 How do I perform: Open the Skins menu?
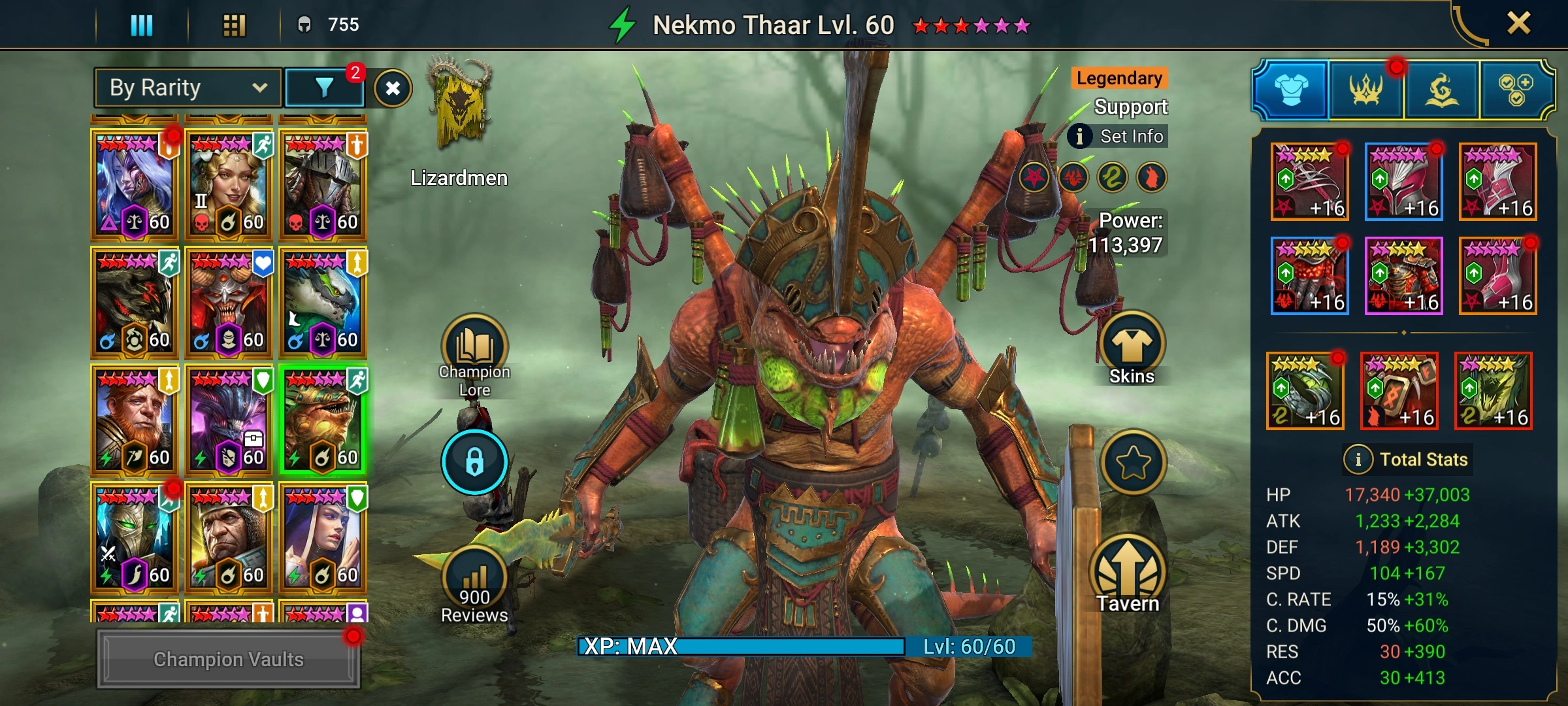1132,350
